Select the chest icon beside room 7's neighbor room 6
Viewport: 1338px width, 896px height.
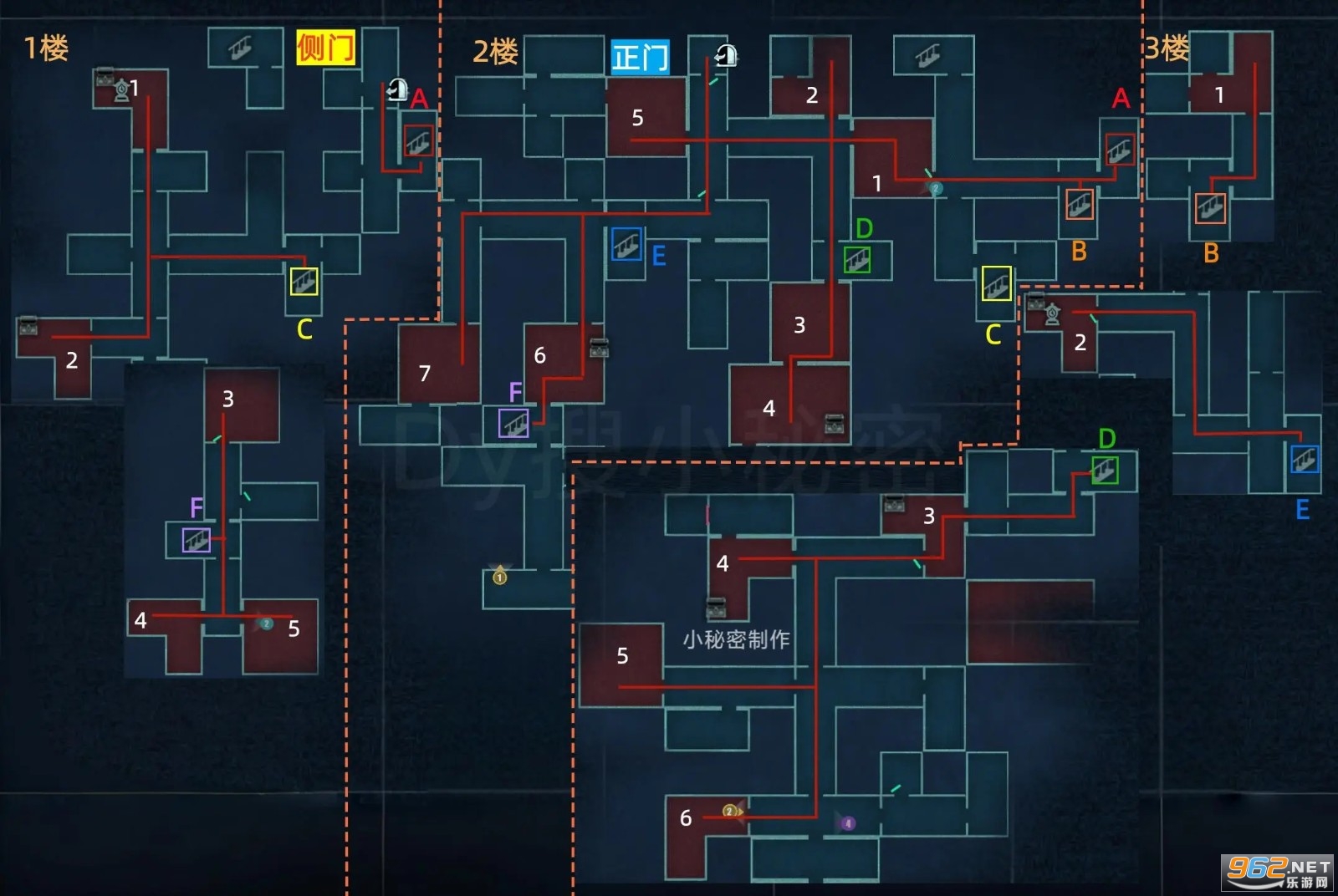pos(599,349)
